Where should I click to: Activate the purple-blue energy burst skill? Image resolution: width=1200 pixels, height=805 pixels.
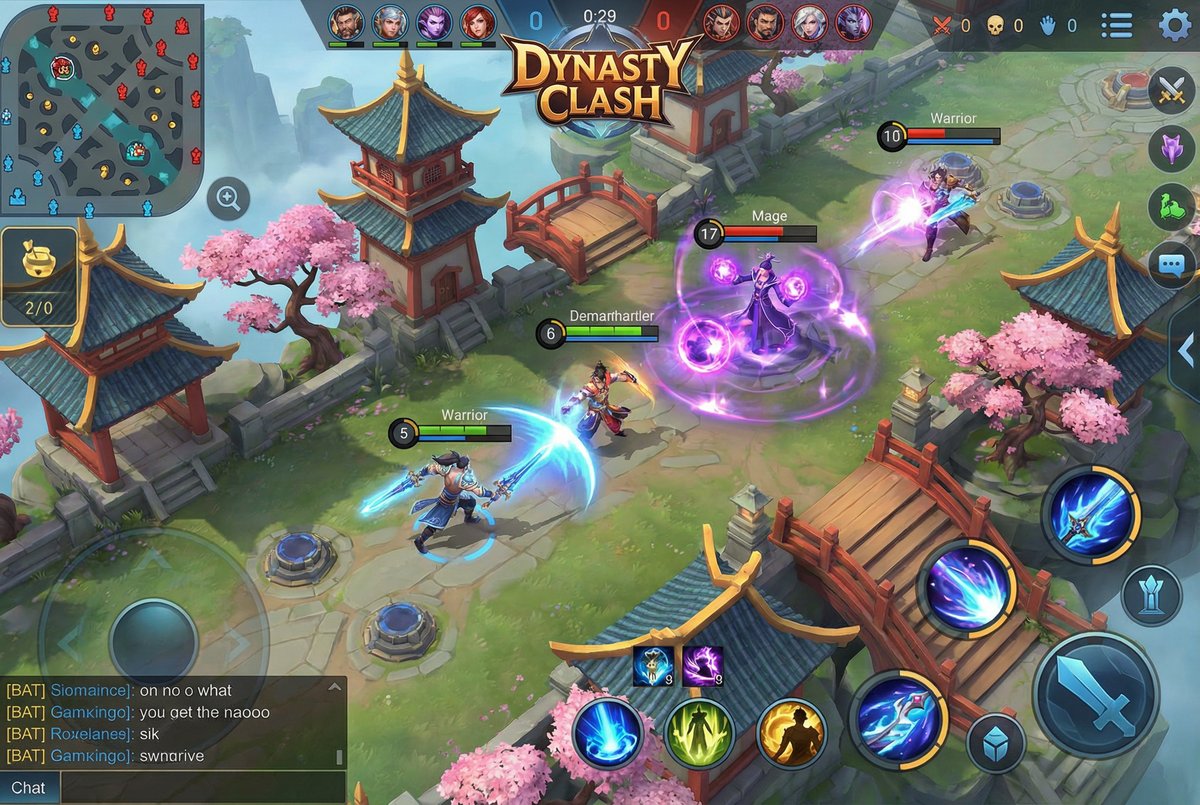[966, 589]
